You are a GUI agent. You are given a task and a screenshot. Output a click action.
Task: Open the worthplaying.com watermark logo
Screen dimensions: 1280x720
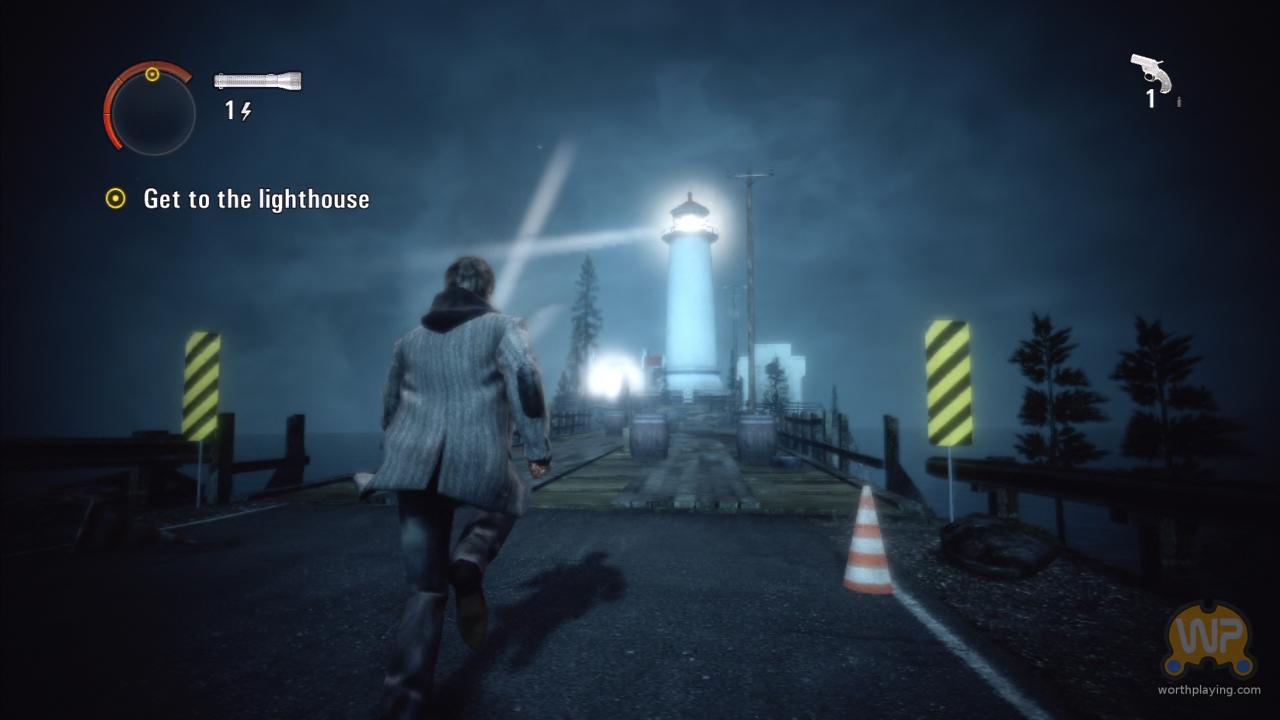1208,639
